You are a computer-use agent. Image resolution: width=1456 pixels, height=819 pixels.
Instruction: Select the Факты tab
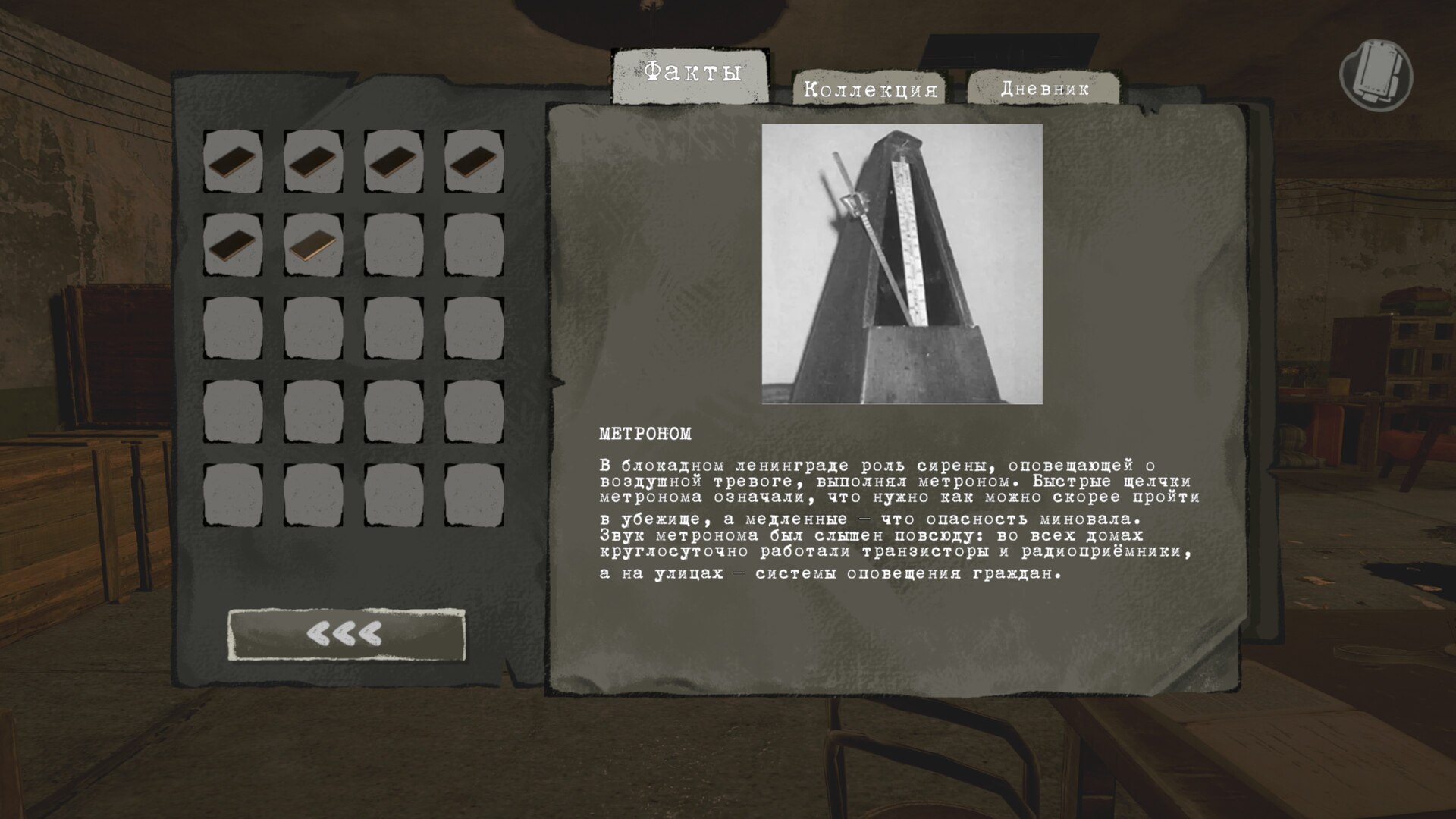[692, 74]
